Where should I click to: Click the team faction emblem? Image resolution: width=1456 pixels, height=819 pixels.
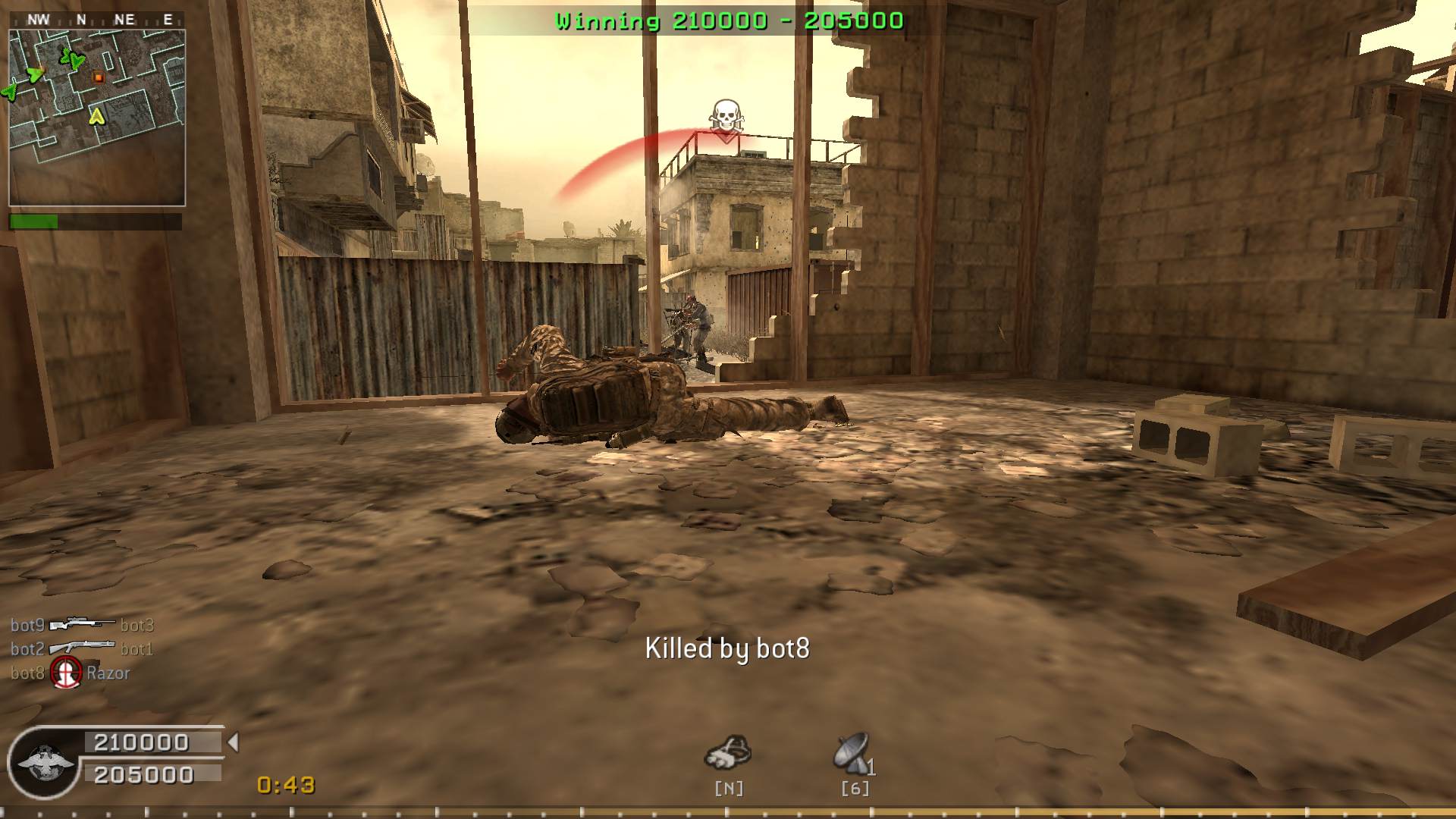(x=45, y=762)
